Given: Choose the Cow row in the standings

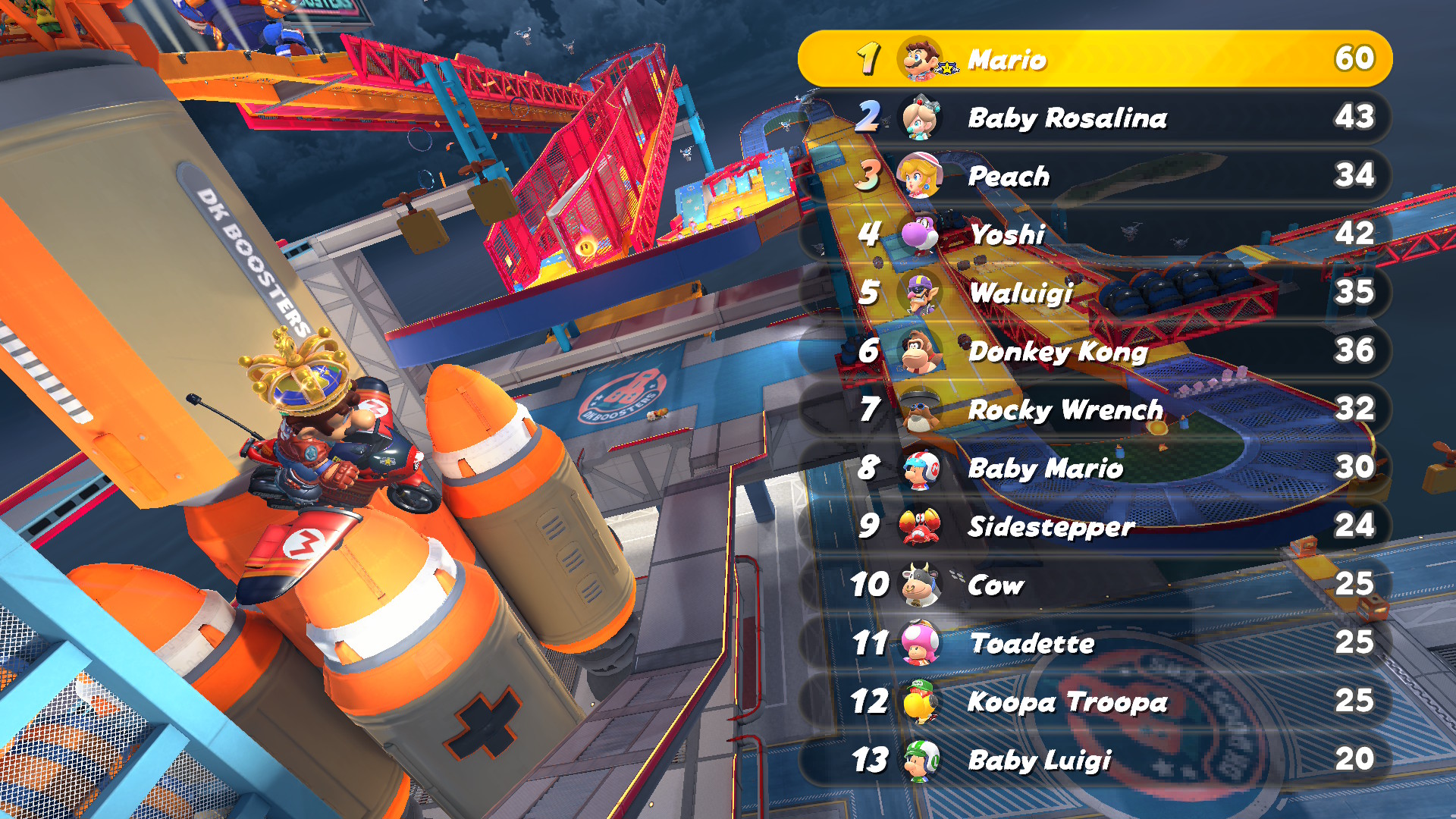Looking at the screenshot, I should pos(1095,585).
